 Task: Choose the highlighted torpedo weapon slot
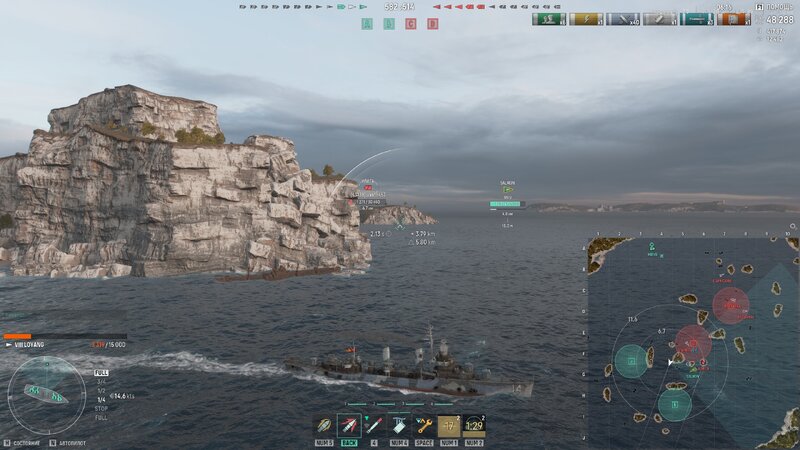click(349, 425)
